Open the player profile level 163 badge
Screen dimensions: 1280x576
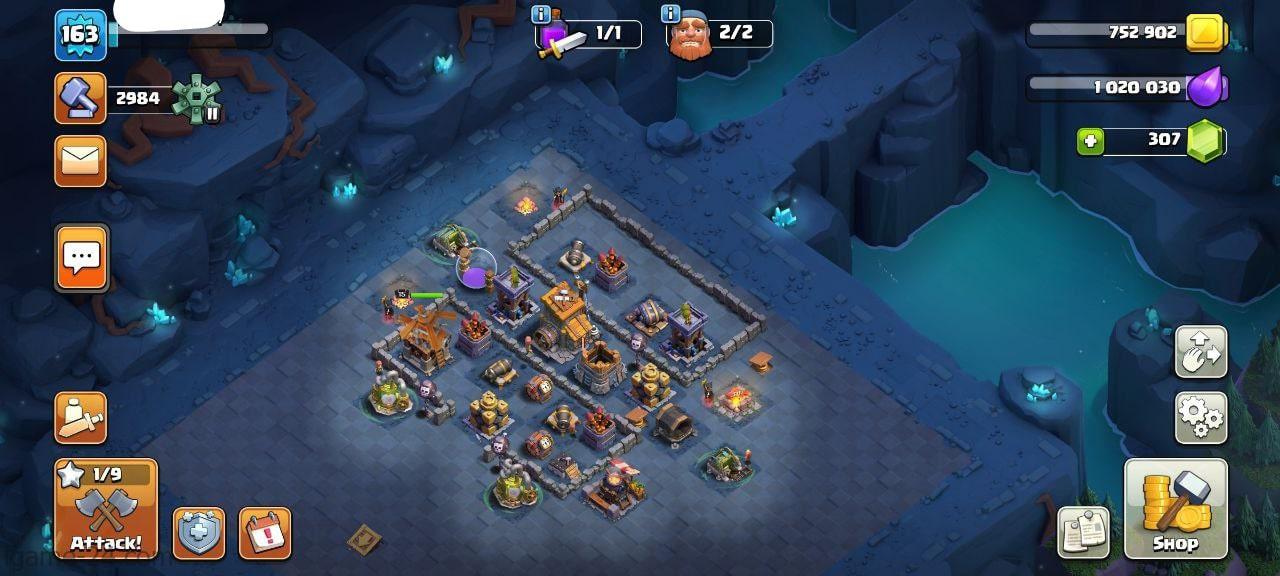click(80, 35)
